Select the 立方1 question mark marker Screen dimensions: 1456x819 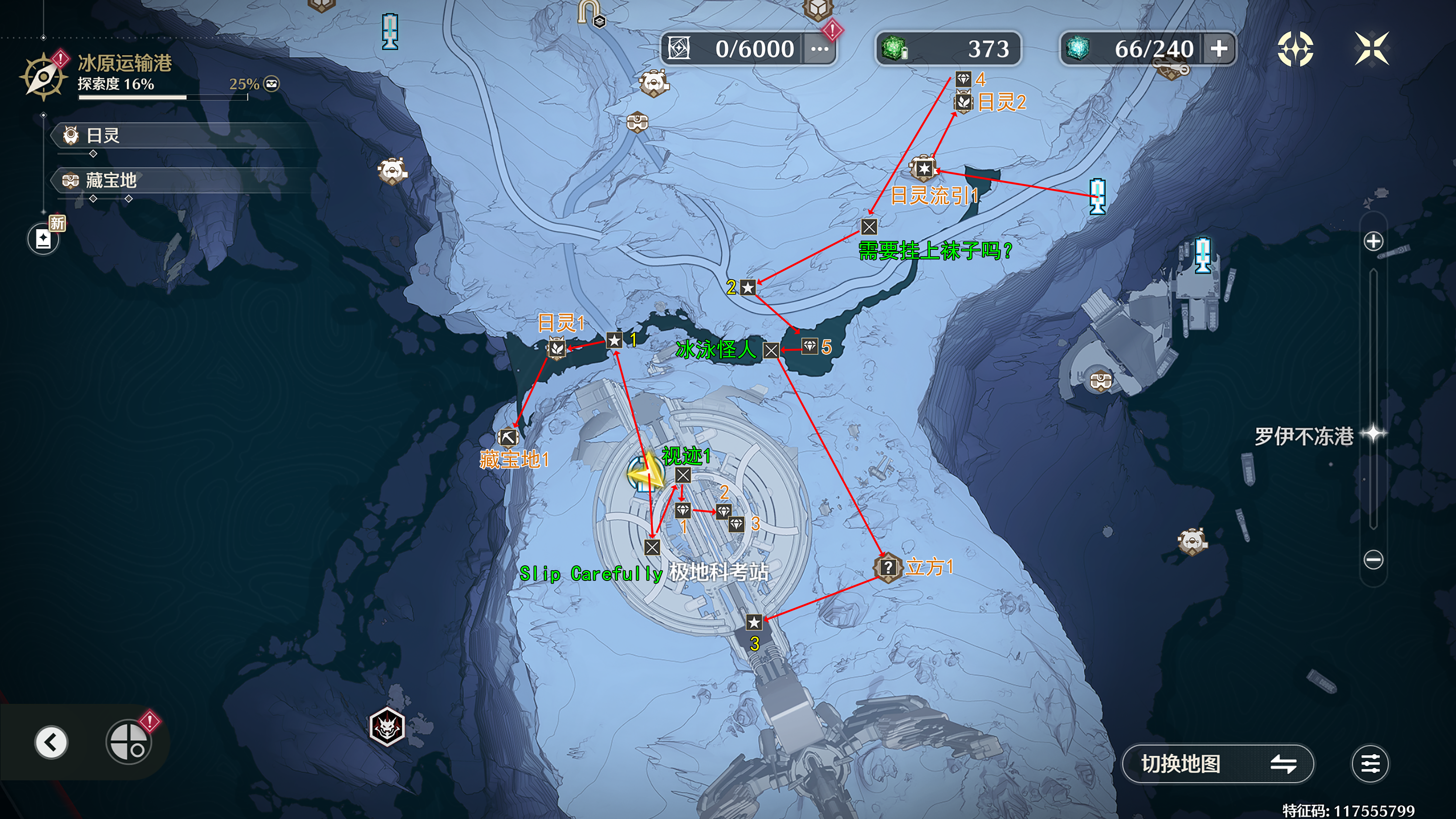point(888,566)
